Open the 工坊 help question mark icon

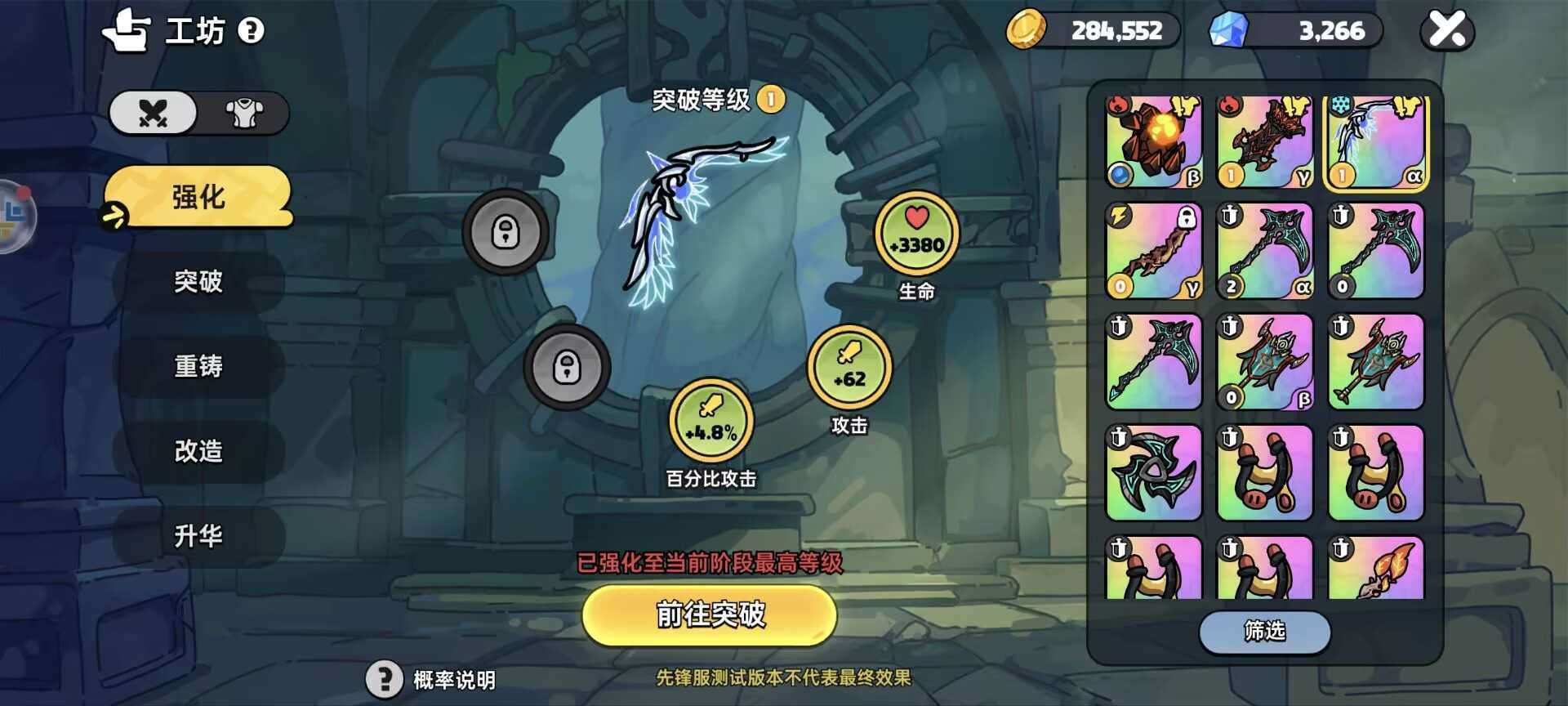pos(252,31)
